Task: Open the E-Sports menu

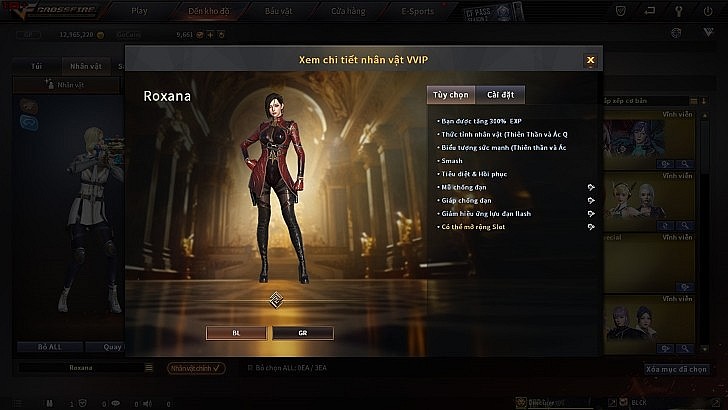Action: click(x=418, y=11)
